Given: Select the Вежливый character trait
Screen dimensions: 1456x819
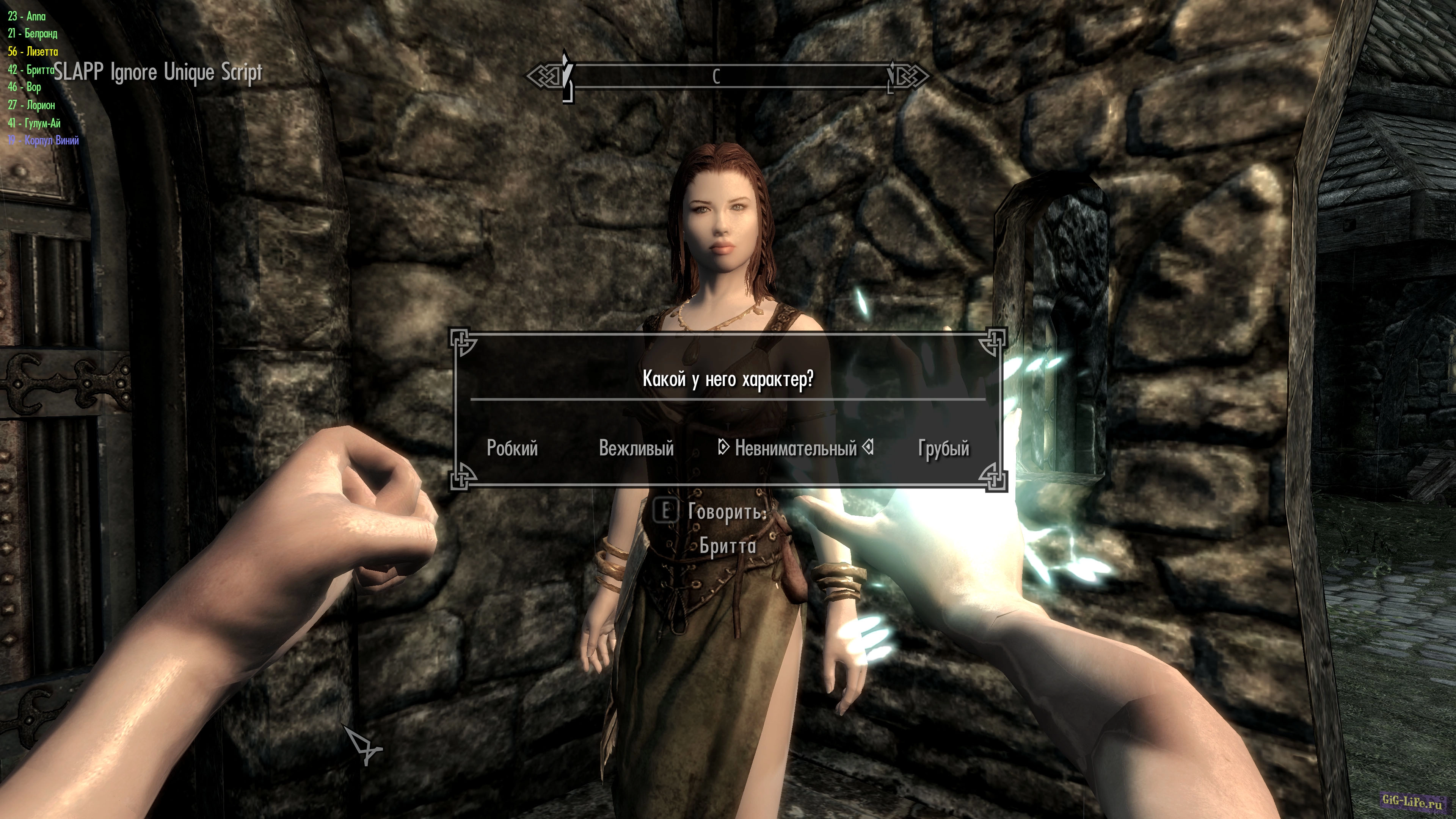Looking at the screenshot, I should click(x=636, y=448).
